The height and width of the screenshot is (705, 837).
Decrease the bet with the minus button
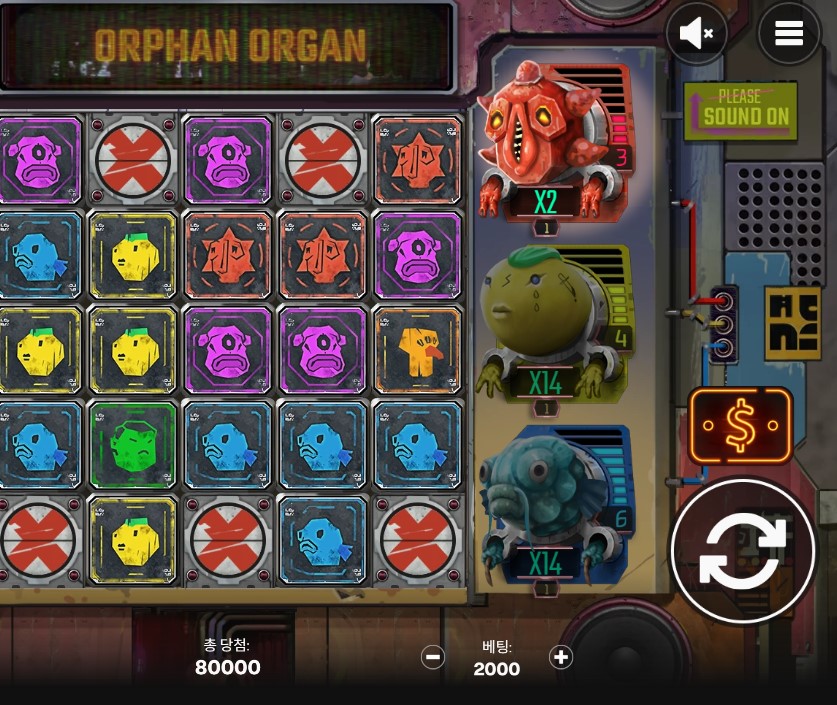(x=433, y=657)
